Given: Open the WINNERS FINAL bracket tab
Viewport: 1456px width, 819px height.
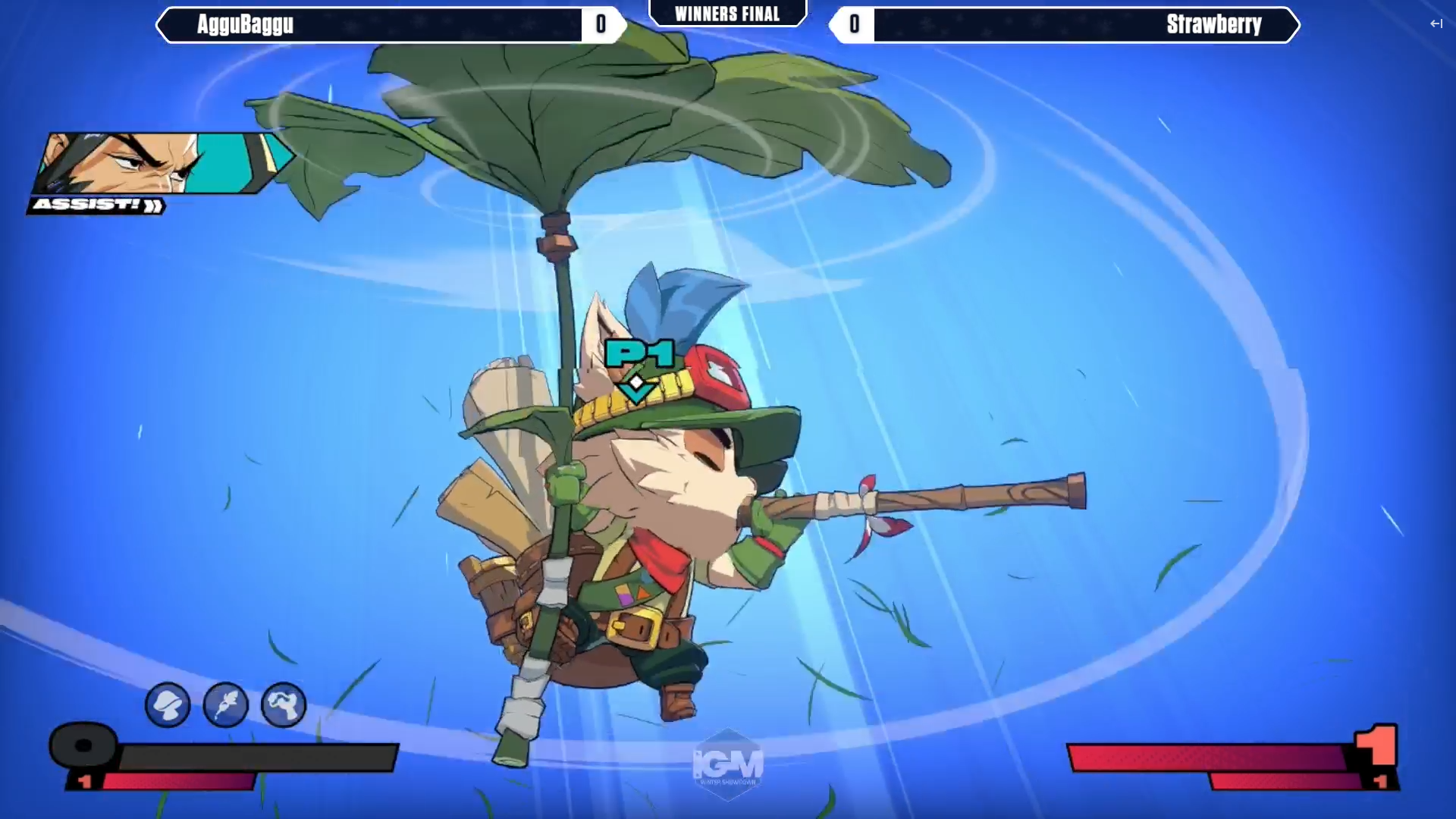Looking at the screenshot, I should coord(726,13).
